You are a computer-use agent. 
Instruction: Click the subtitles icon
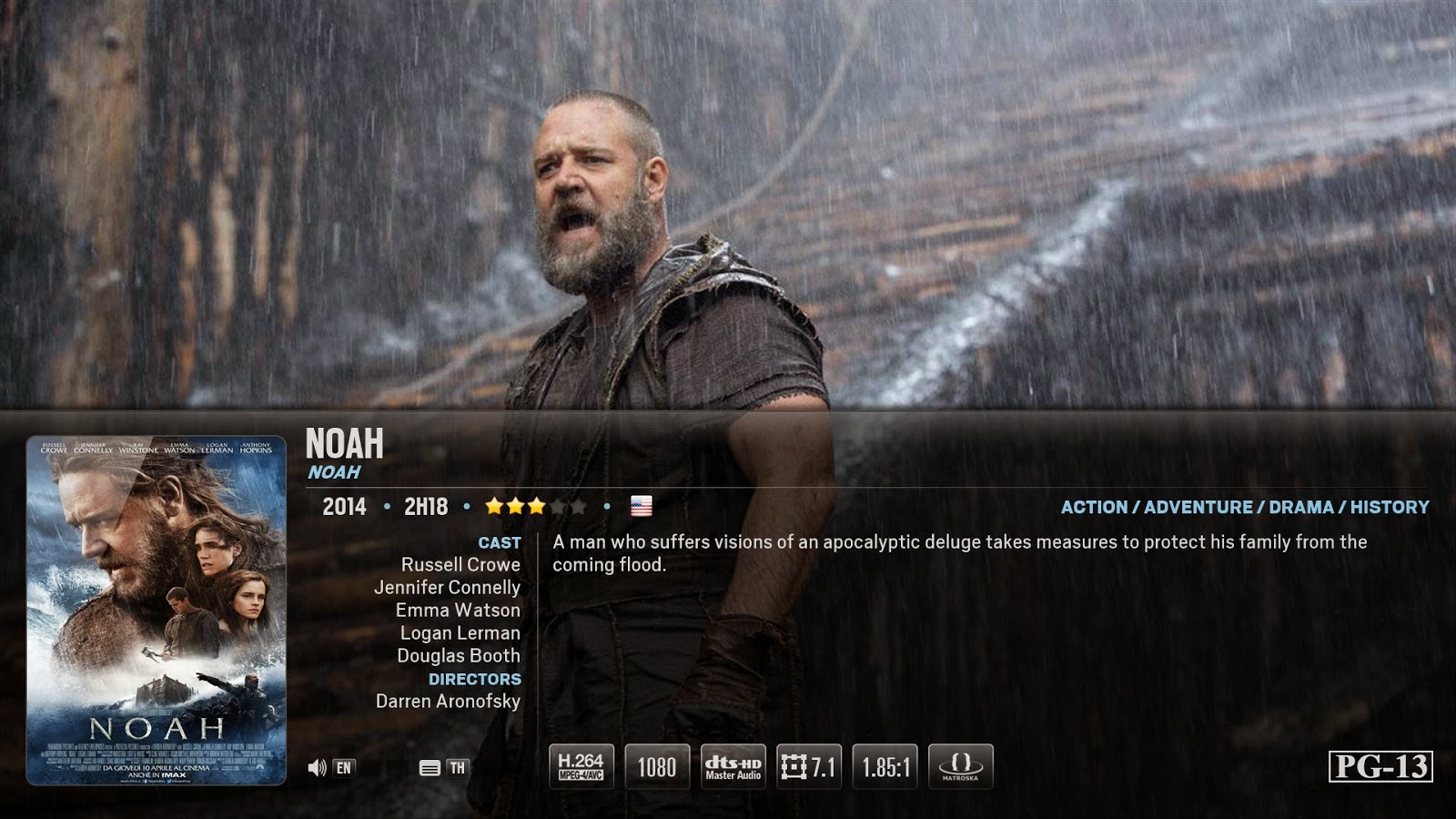(428, 767)
